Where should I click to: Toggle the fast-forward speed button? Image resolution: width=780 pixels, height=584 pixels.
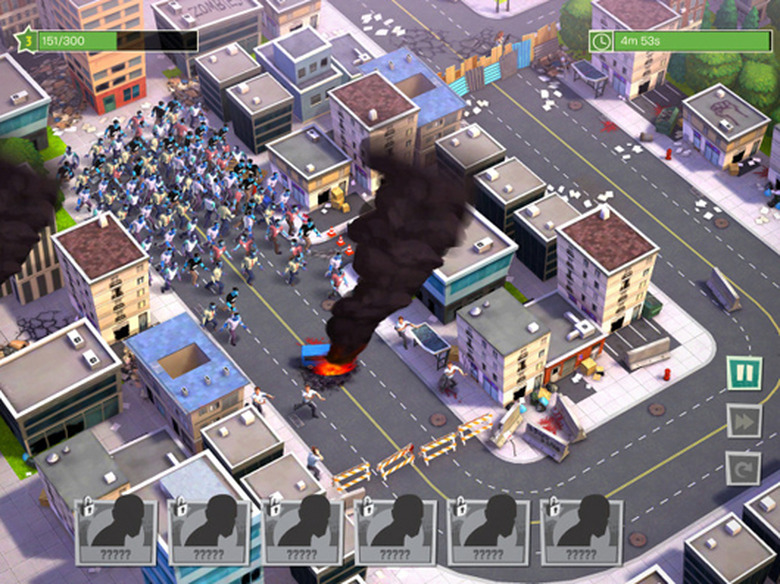pyautogui.click(x=743, y=421)
